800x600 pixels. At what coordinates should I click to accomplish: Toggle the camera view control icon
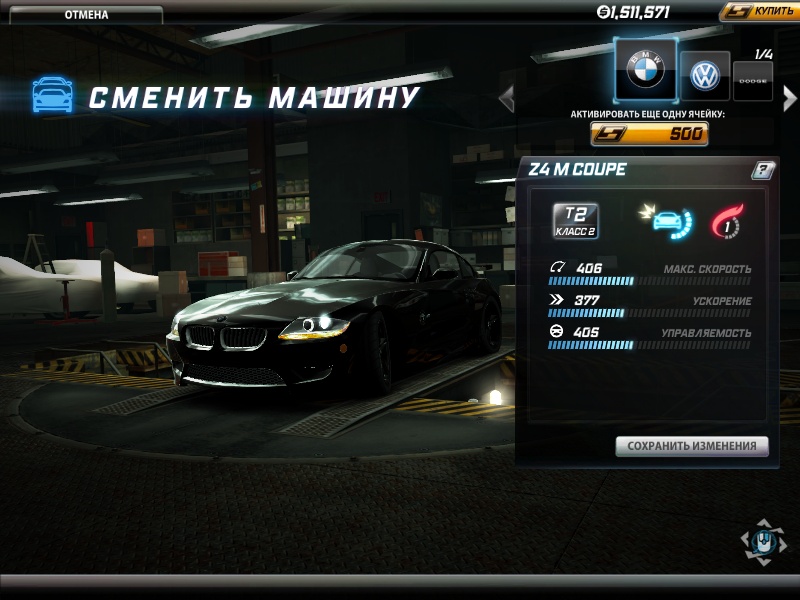(763, 542)
